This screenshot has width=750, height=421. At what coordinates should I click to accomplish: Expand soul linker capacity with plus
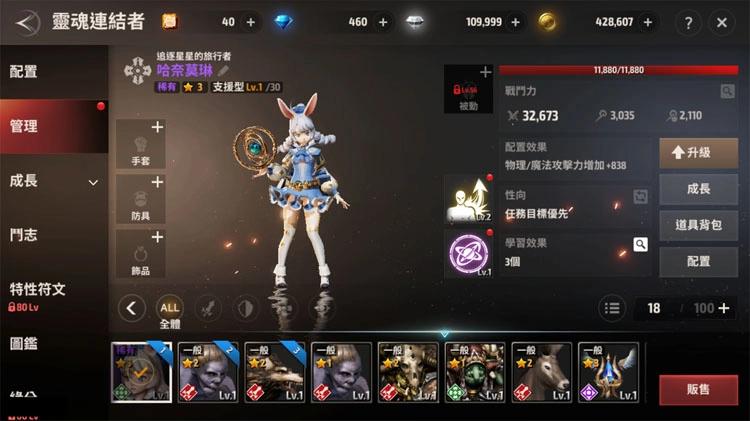tap(725, 308)
